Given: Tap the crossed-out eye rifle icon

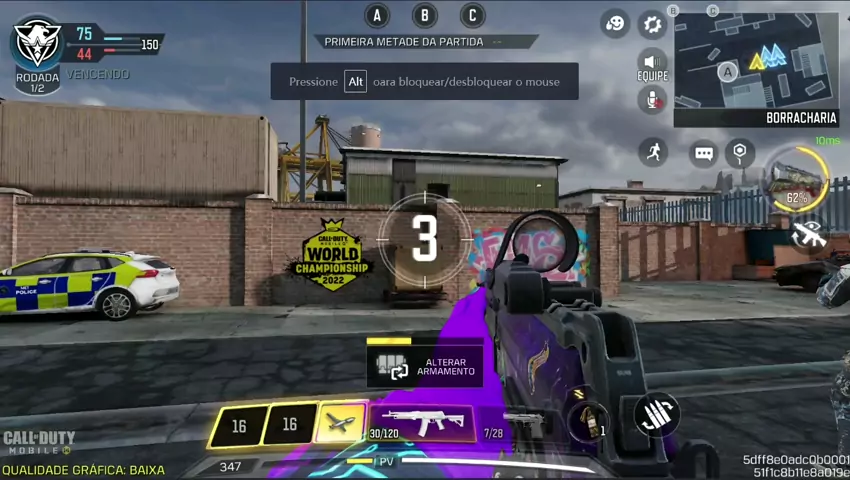Looking at the screenshot, I should click(x=810, y=234).
